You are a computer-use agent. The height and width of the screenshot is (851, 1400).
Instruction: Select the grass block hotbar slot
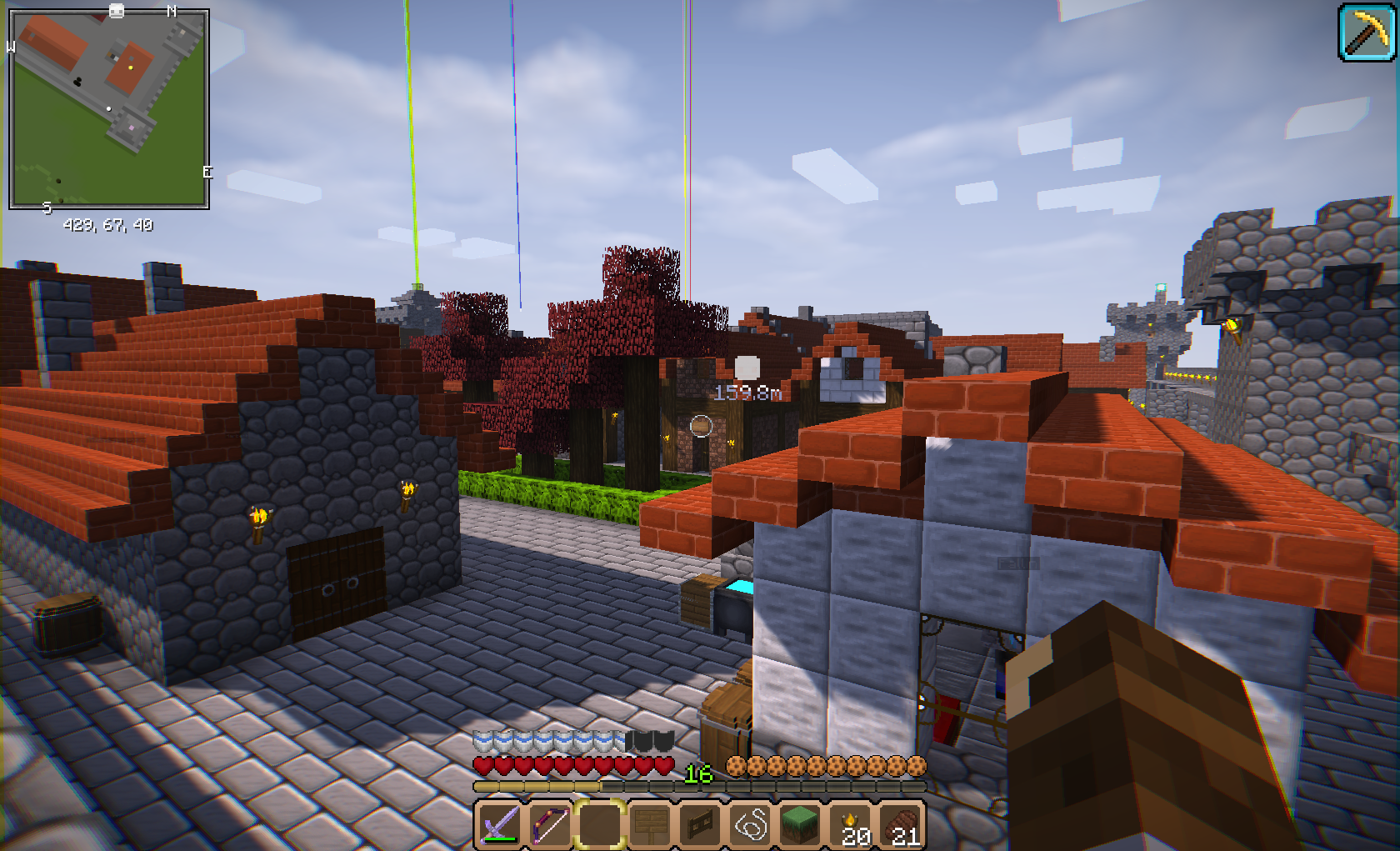tap(800, 824)
